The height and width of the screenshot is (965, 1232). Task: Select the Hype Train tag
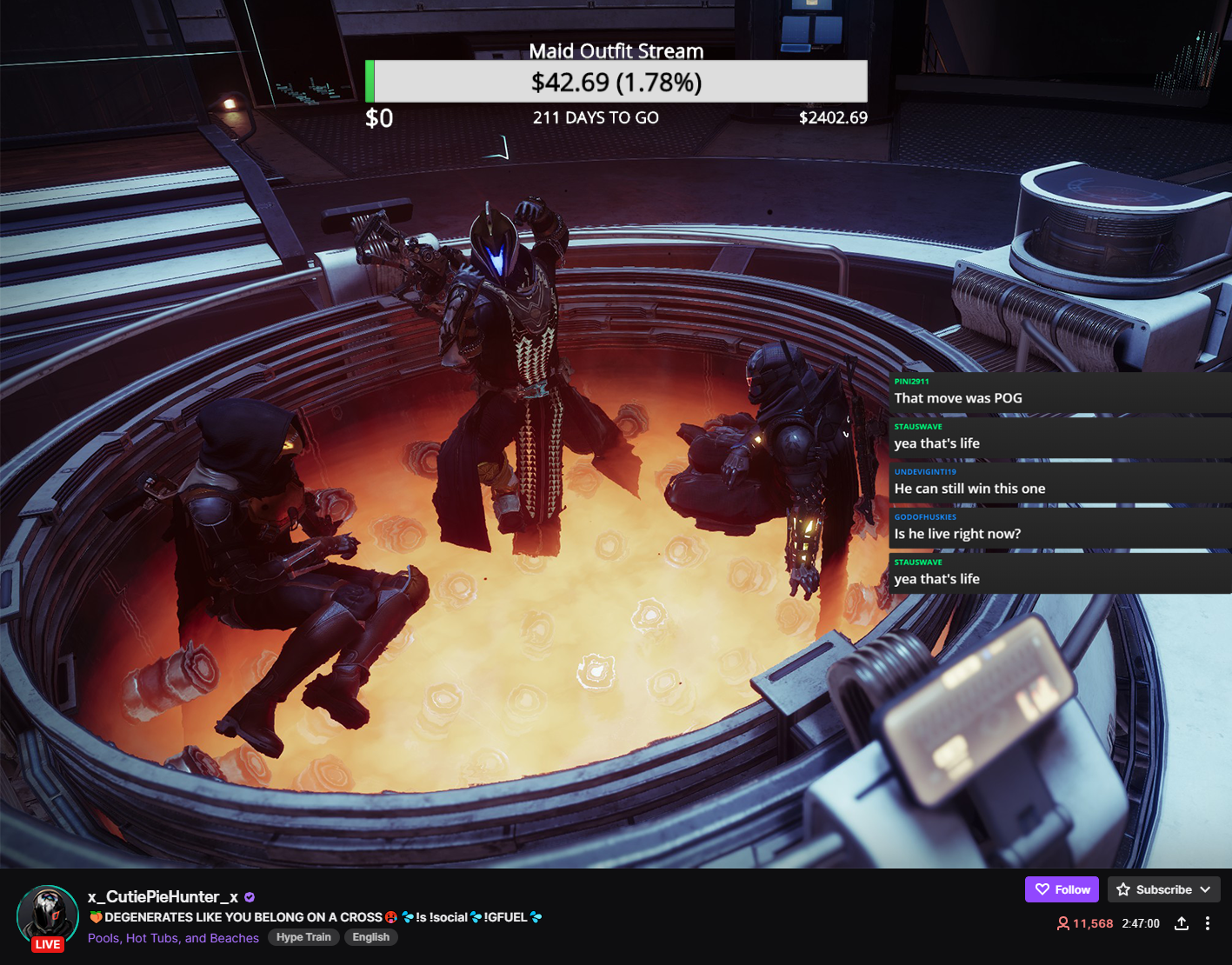(303, 937)
